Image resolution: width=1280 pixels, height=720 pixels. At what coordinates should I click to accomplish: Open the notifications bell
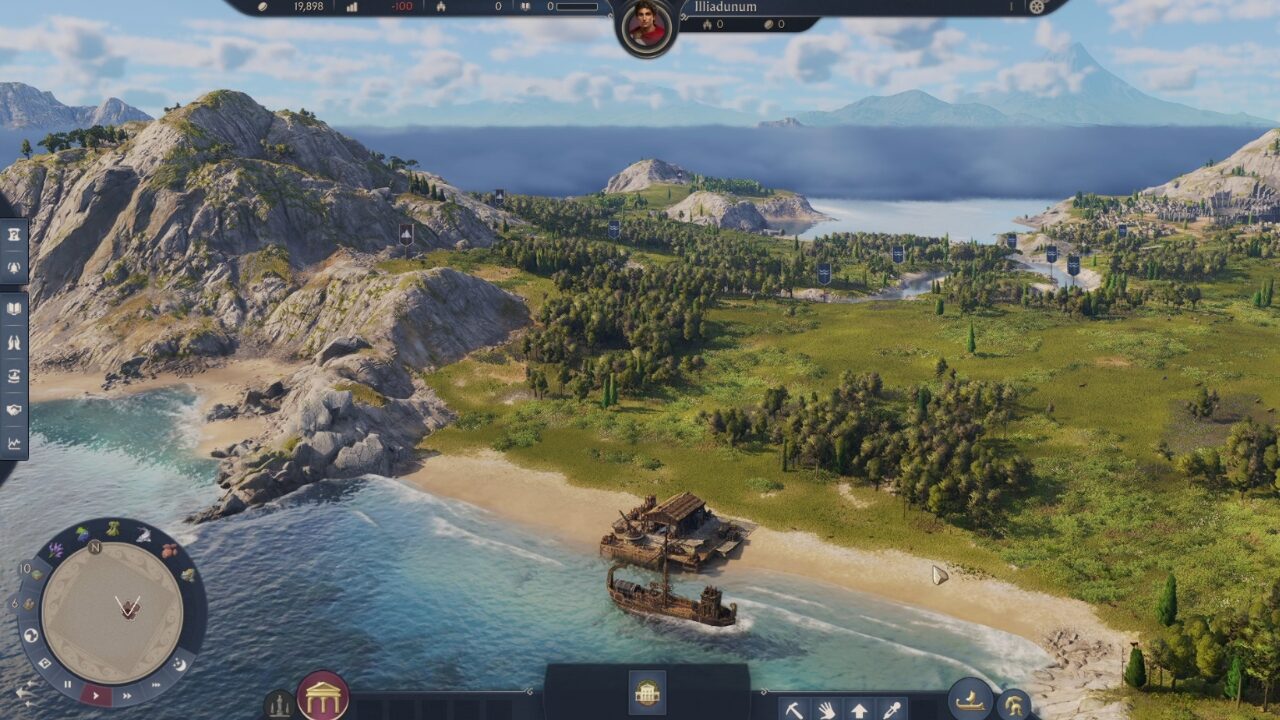click(14, 267)
